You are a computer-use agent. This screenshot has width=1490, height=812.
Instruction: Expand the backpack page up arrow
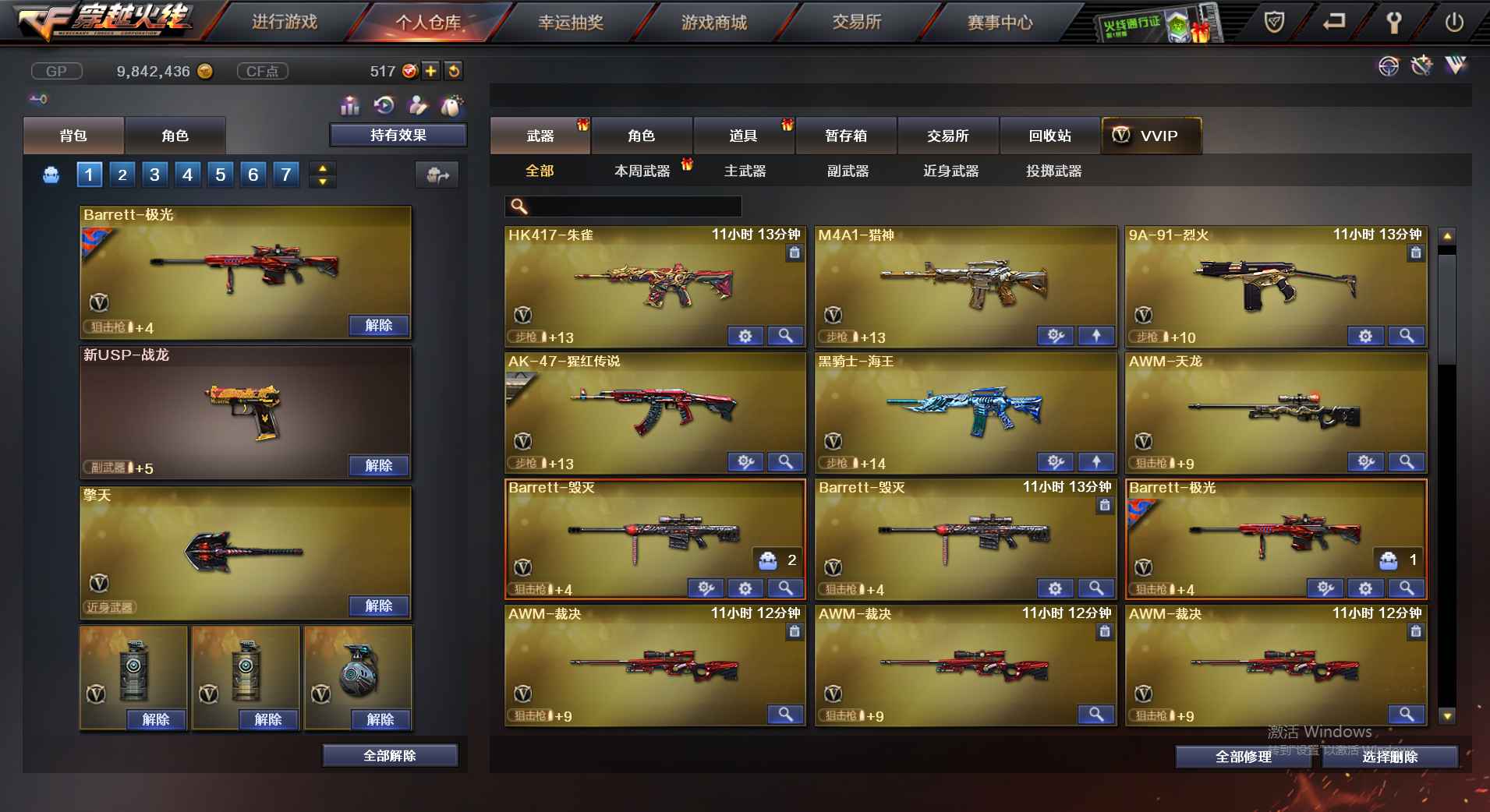[321, 168]
